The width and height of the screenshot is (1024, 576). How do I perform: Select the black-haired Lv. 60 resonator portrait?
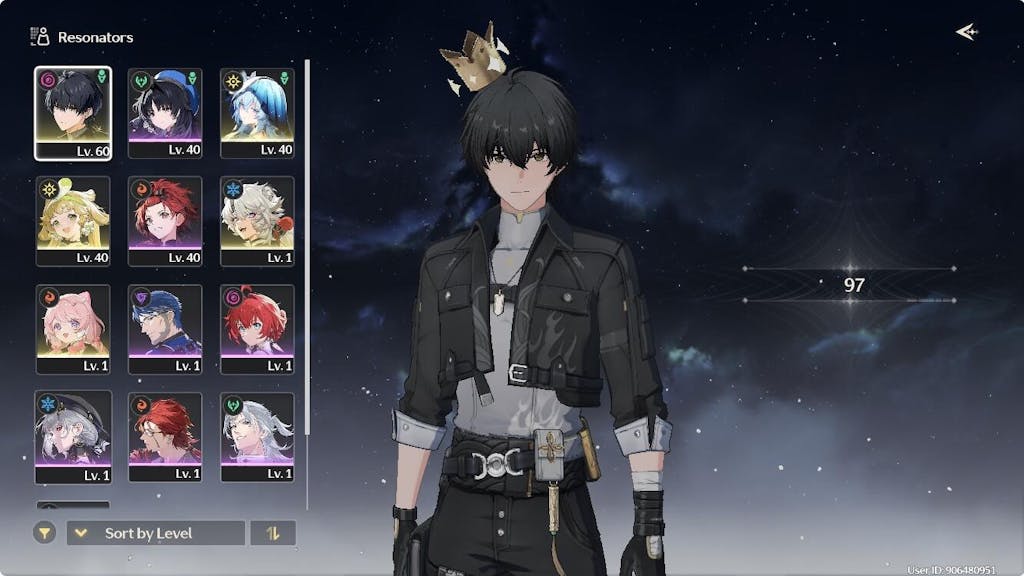click(73, 113)
